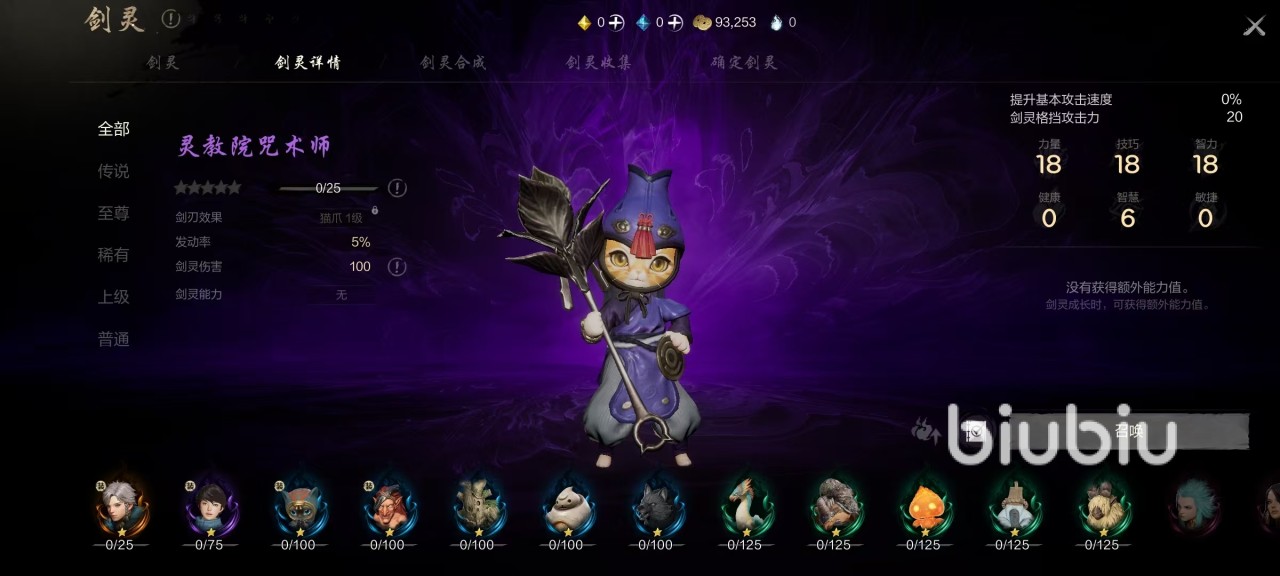Viewport: 1280px width, 576px height.
Task: Select the silver-haired man spirit portrait
Action: click(120, 506)
